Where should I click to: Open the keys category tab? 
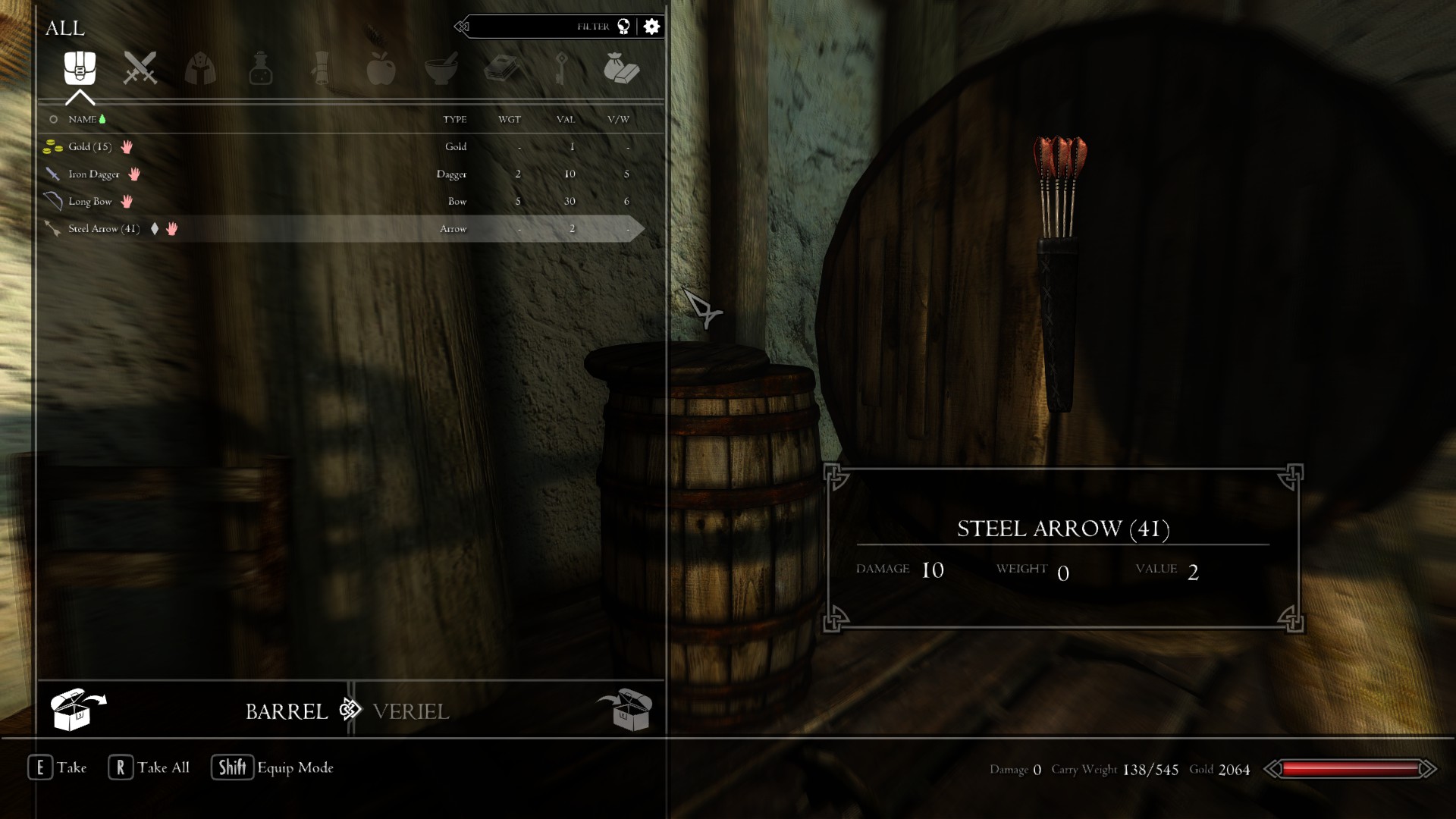(x=561, y=68)
